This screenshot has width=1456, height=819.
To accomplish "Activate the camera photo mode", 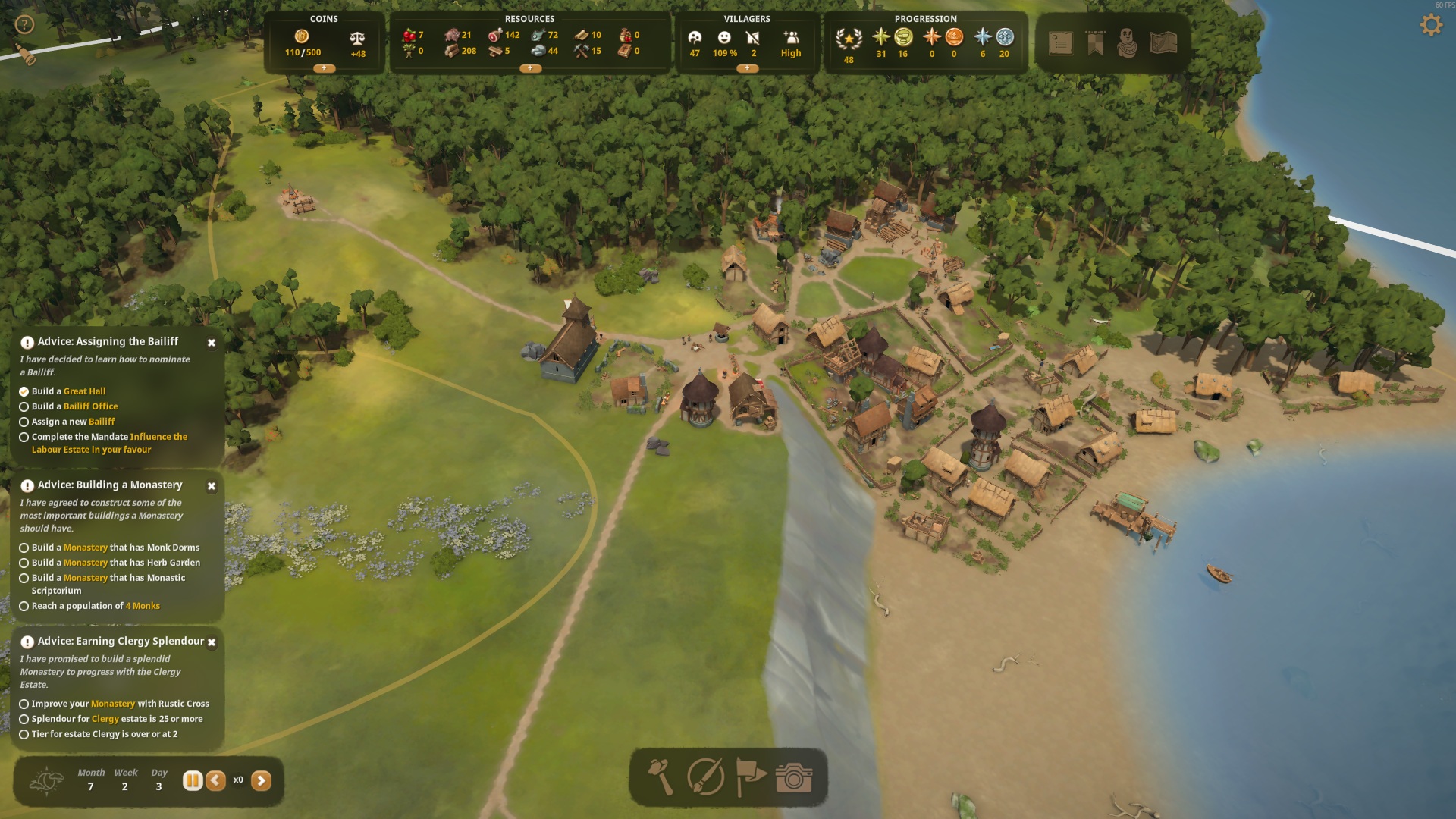I will pos(794,777).
